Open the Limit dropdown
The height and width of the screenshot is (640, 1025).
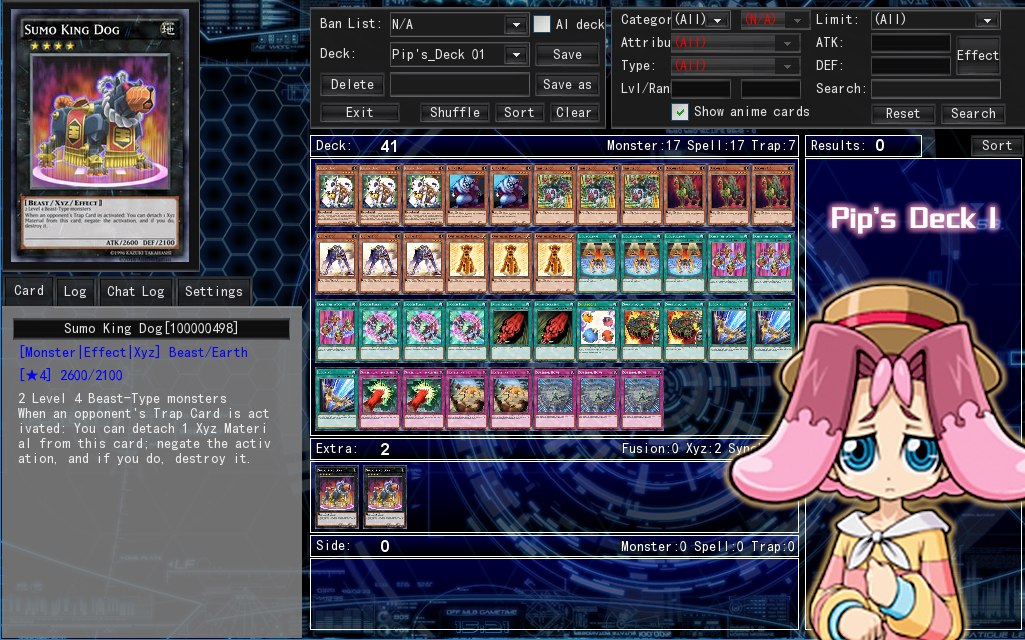935,20
